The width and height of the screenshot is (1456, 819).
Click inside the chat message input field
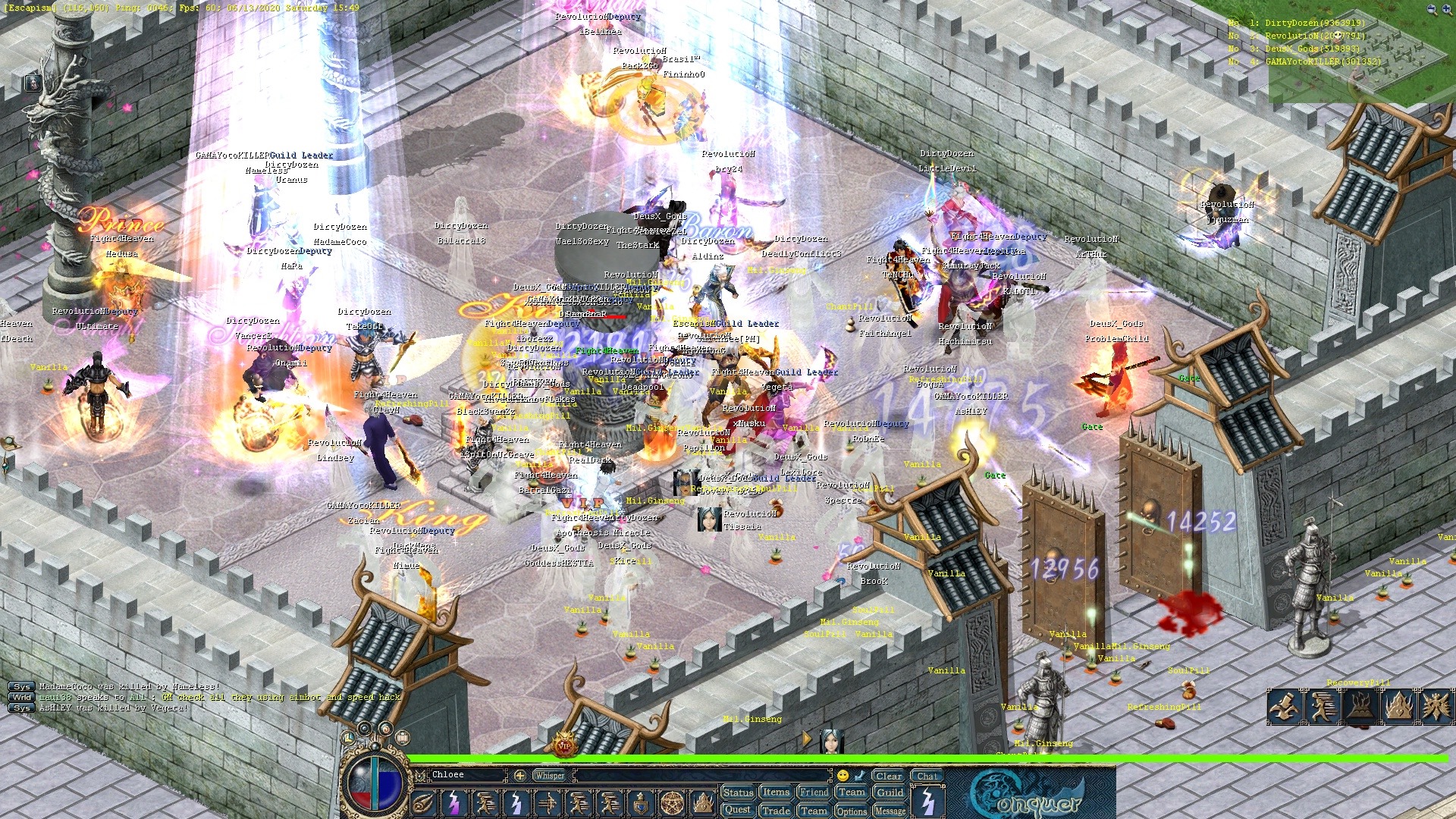click(x=701, y=774)
